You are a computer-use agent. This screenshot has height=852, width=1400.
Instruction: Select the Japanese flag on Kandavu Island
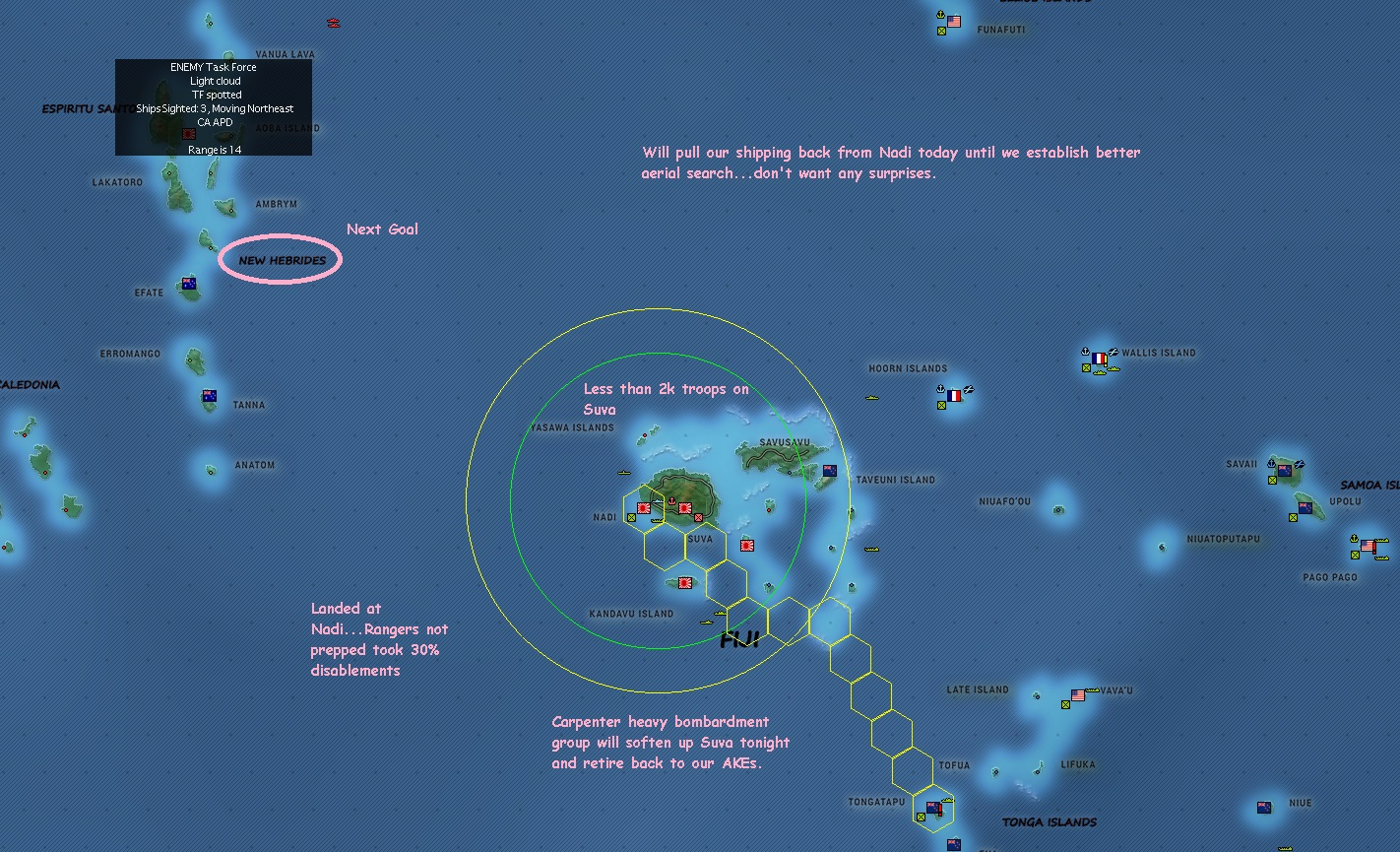click(x=685, y=582)
